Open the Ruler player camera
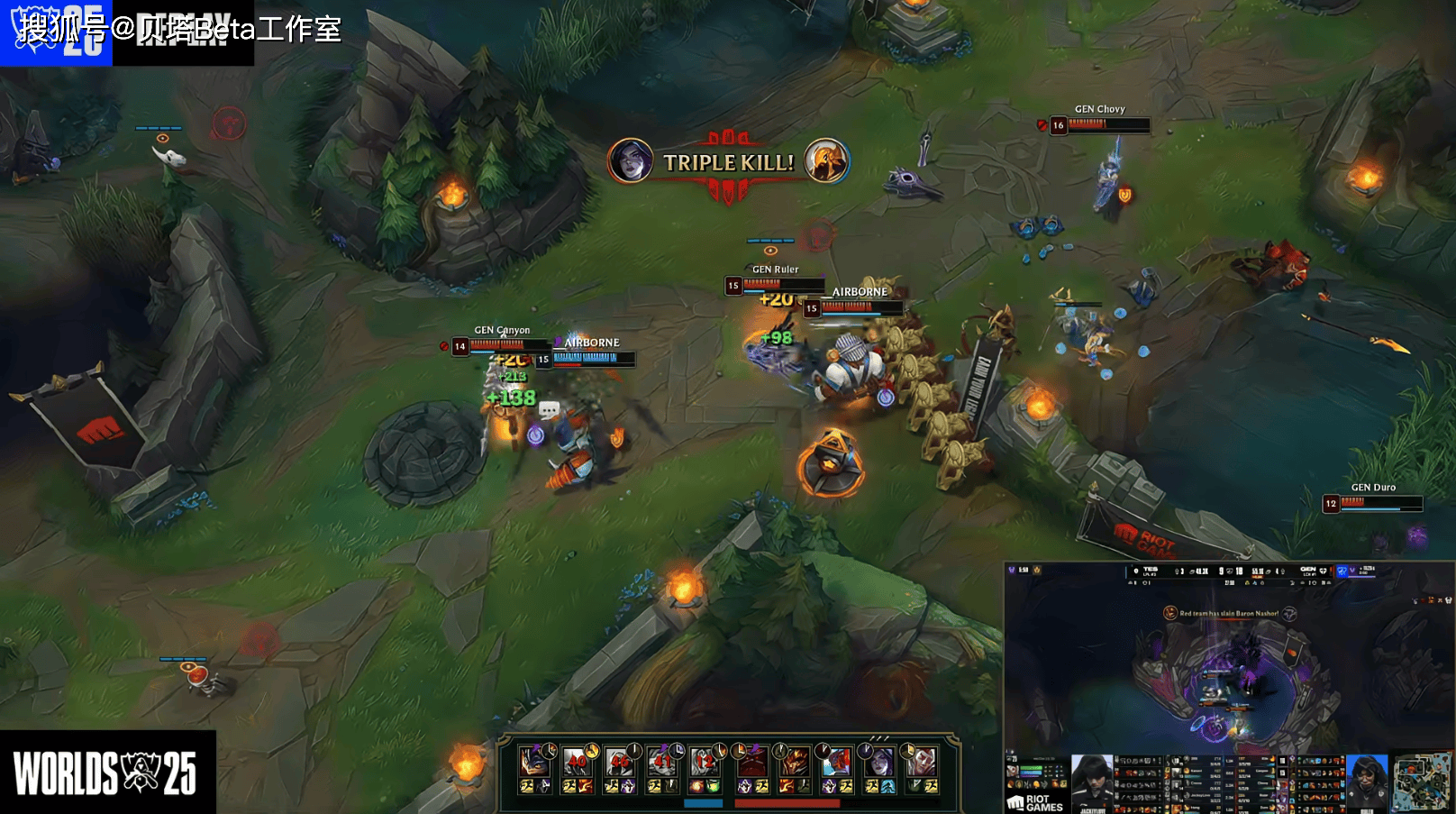The width and height of the screenshot is (1456, 814). 1367,782
